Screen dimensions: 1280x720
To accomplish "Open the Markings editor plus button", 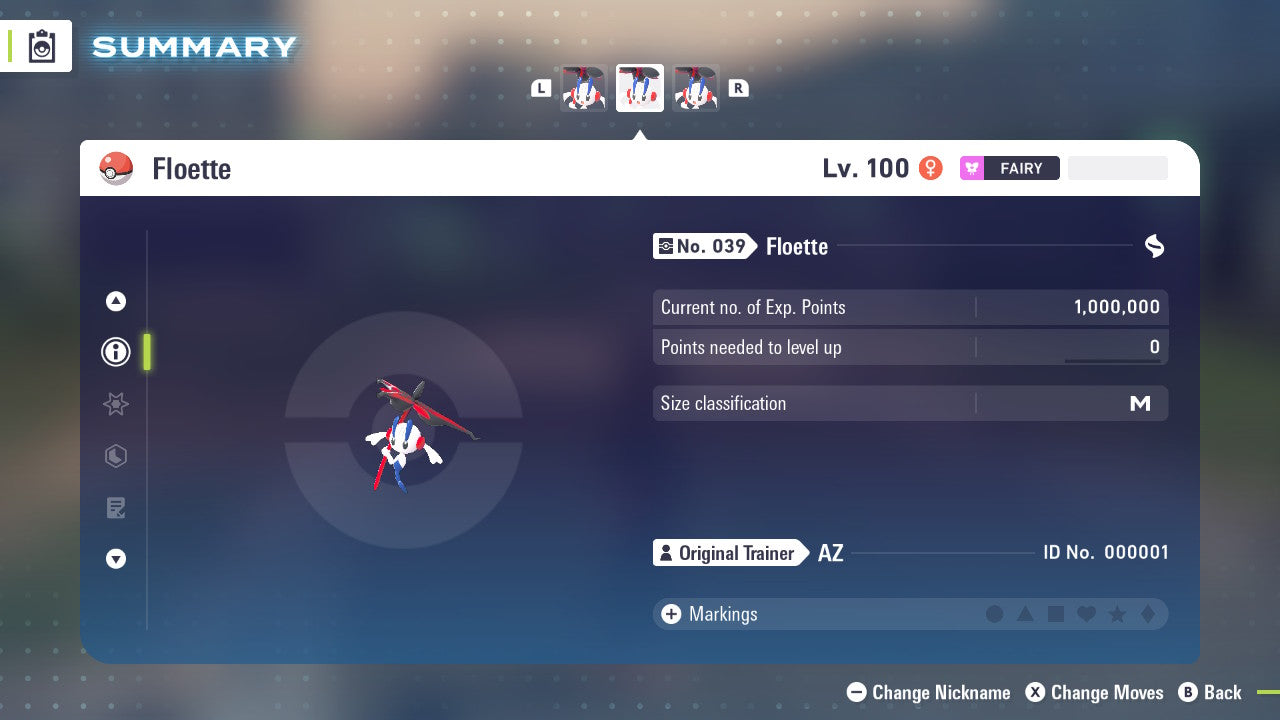I will [x=671, y=614].
